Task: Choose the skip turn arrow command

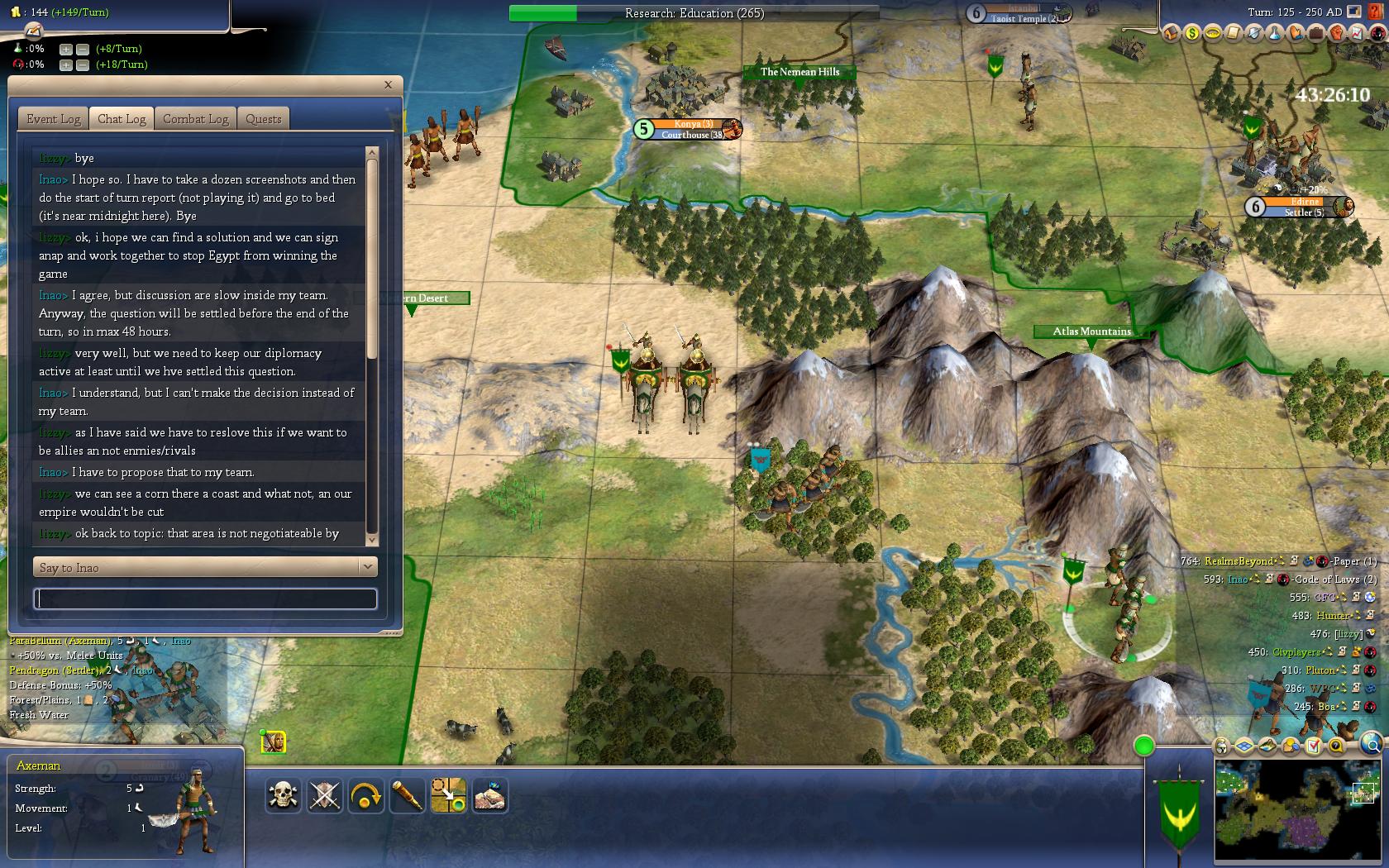Action: click(366, 796)
